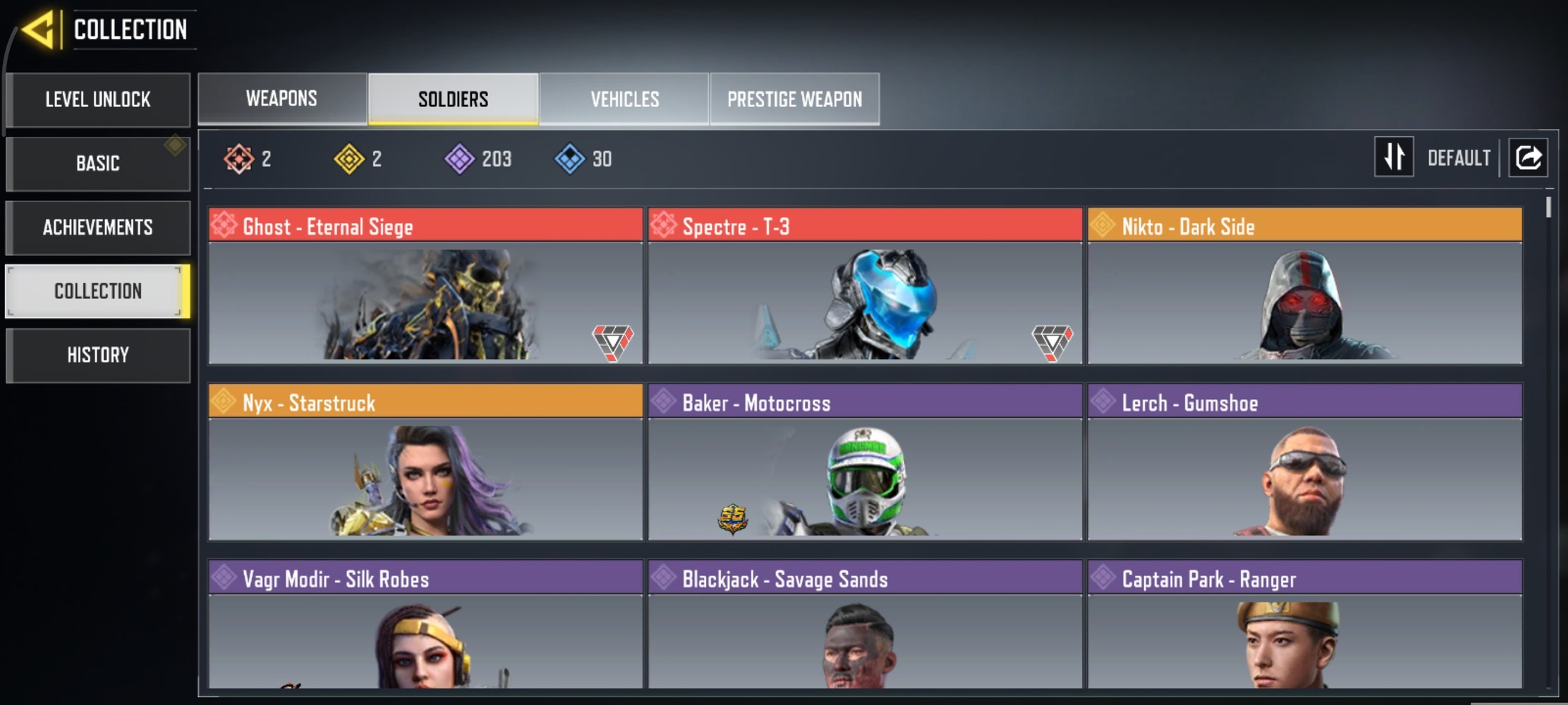Screen dimensions: 1568x705
Task: Open the History section
Action: (98, 355)
